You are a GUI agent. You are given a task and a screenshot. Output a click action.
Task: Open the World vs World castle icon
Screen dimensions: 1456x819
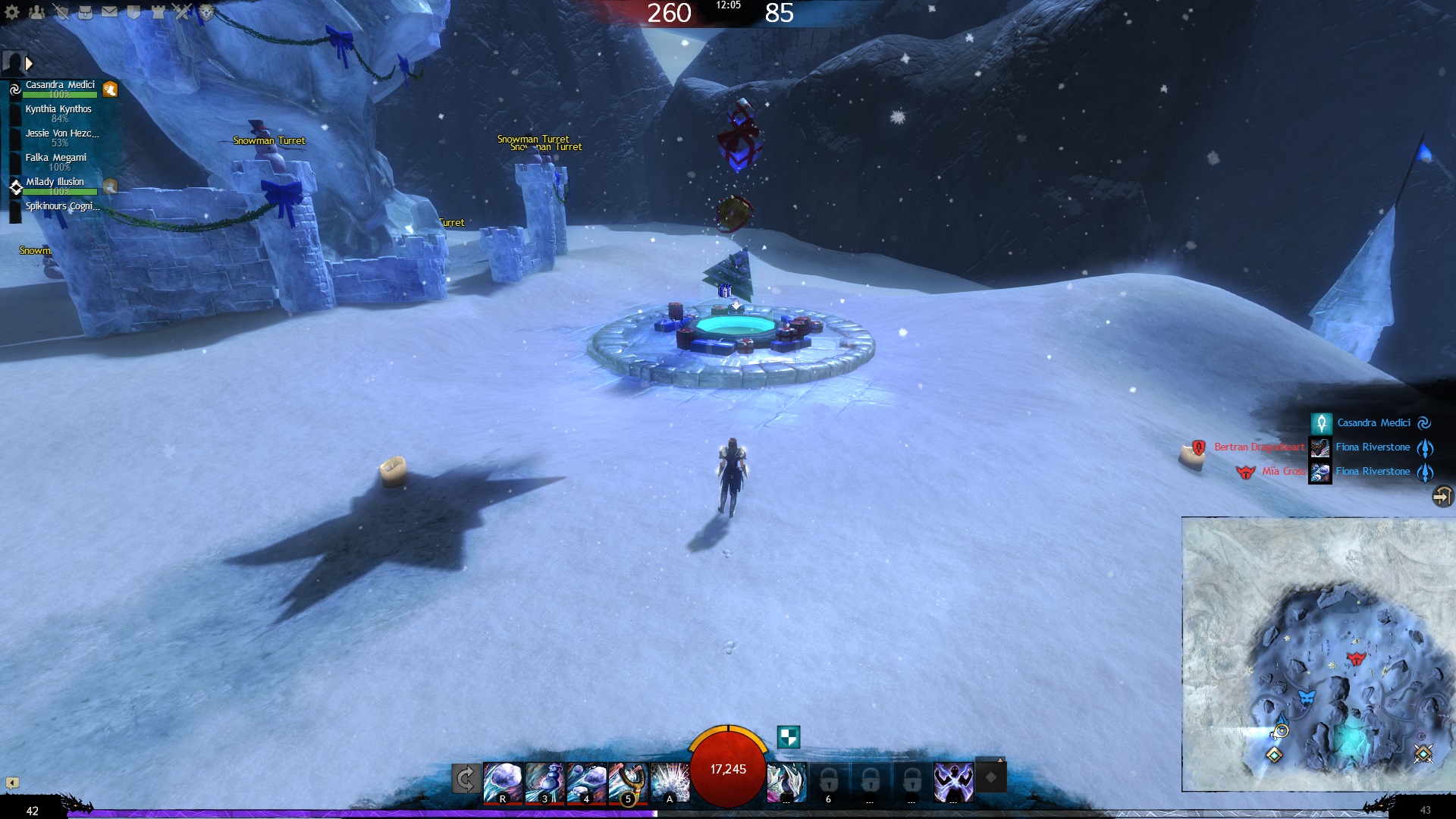pos(158,12)
